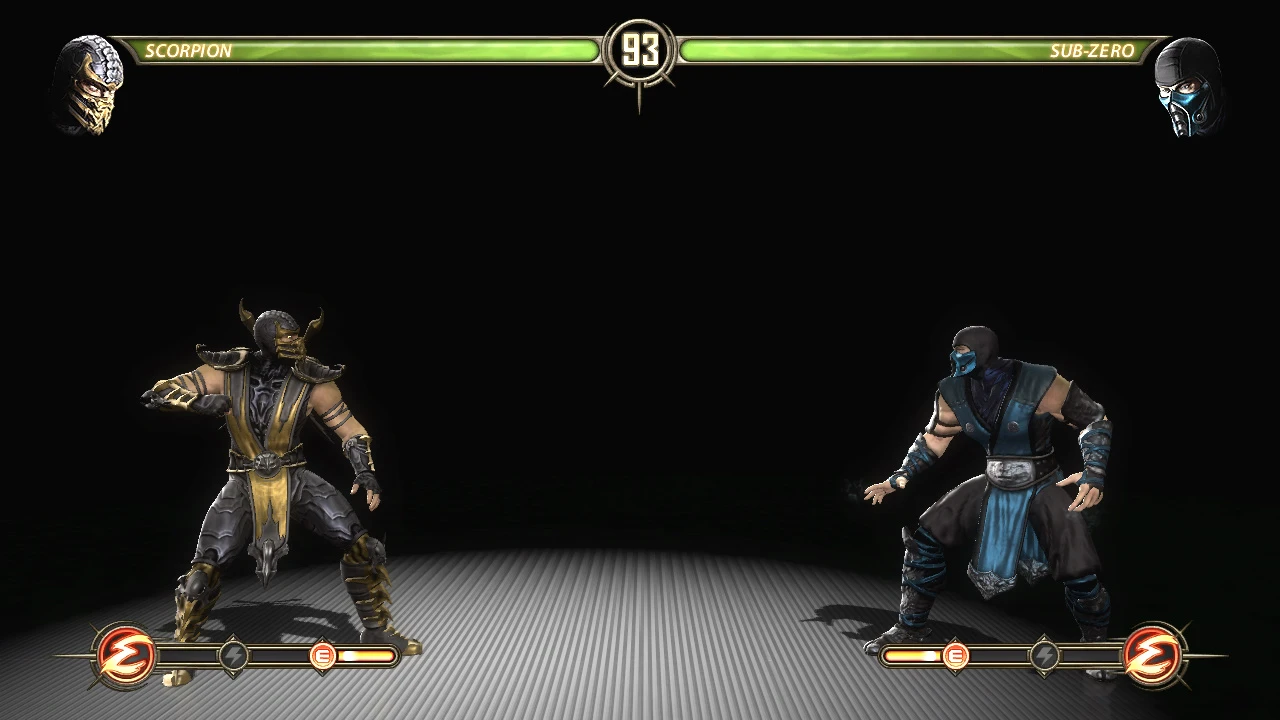1280x720 pixels.
Task: Click the E enhance icon on Sub-Zero's meter
Action: [x=957, y=657]
